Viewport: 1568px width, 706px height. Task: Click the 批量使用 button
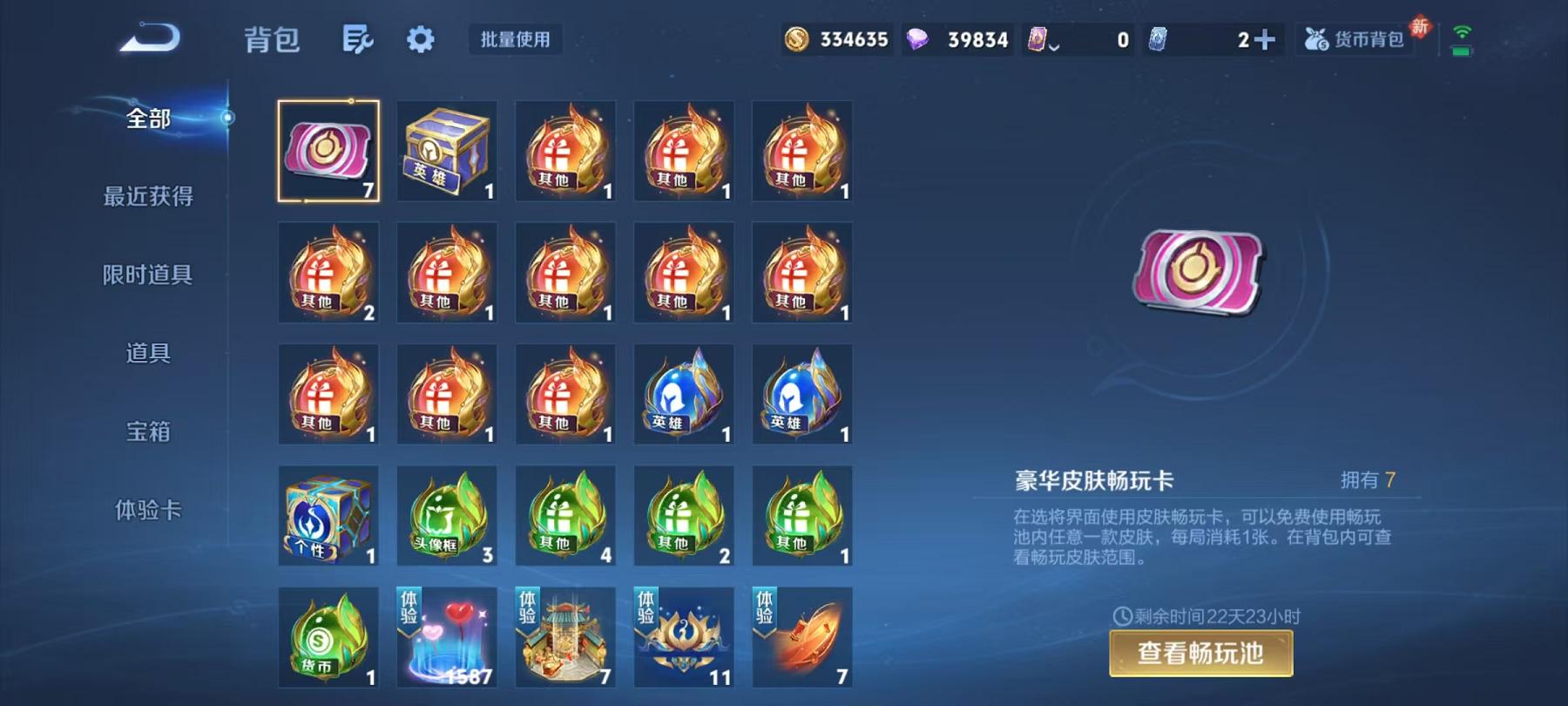point(515,38)
